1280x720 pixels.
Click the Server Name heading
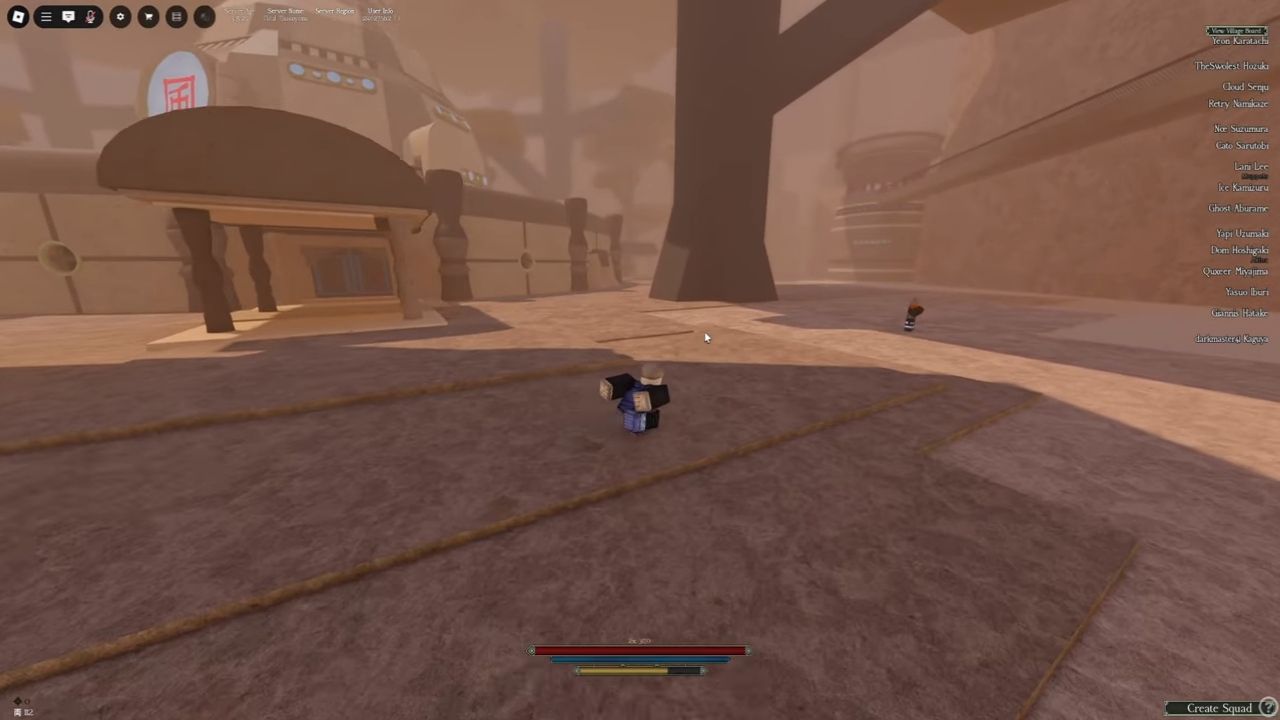[x=285, y=10]
